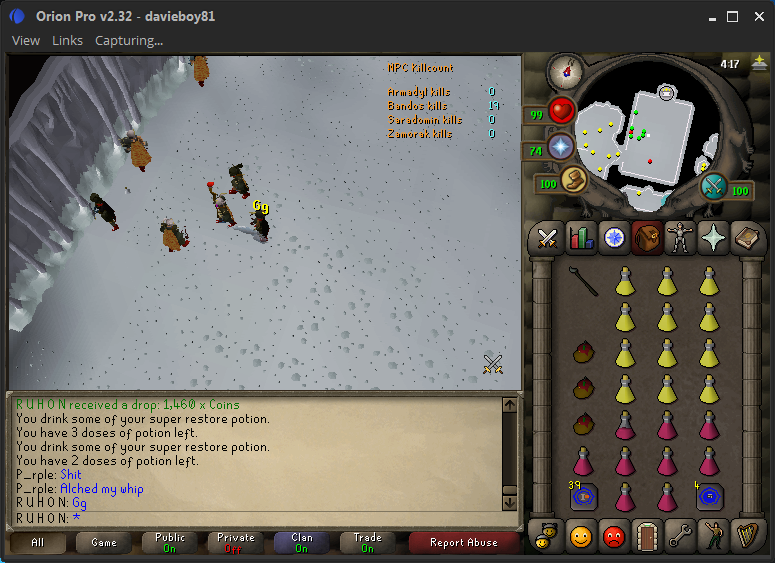This screenshot has height=563, width=775.
Task: Switch to the Skills stats tab
Action: pyautogui.click(x=581, y=237)
